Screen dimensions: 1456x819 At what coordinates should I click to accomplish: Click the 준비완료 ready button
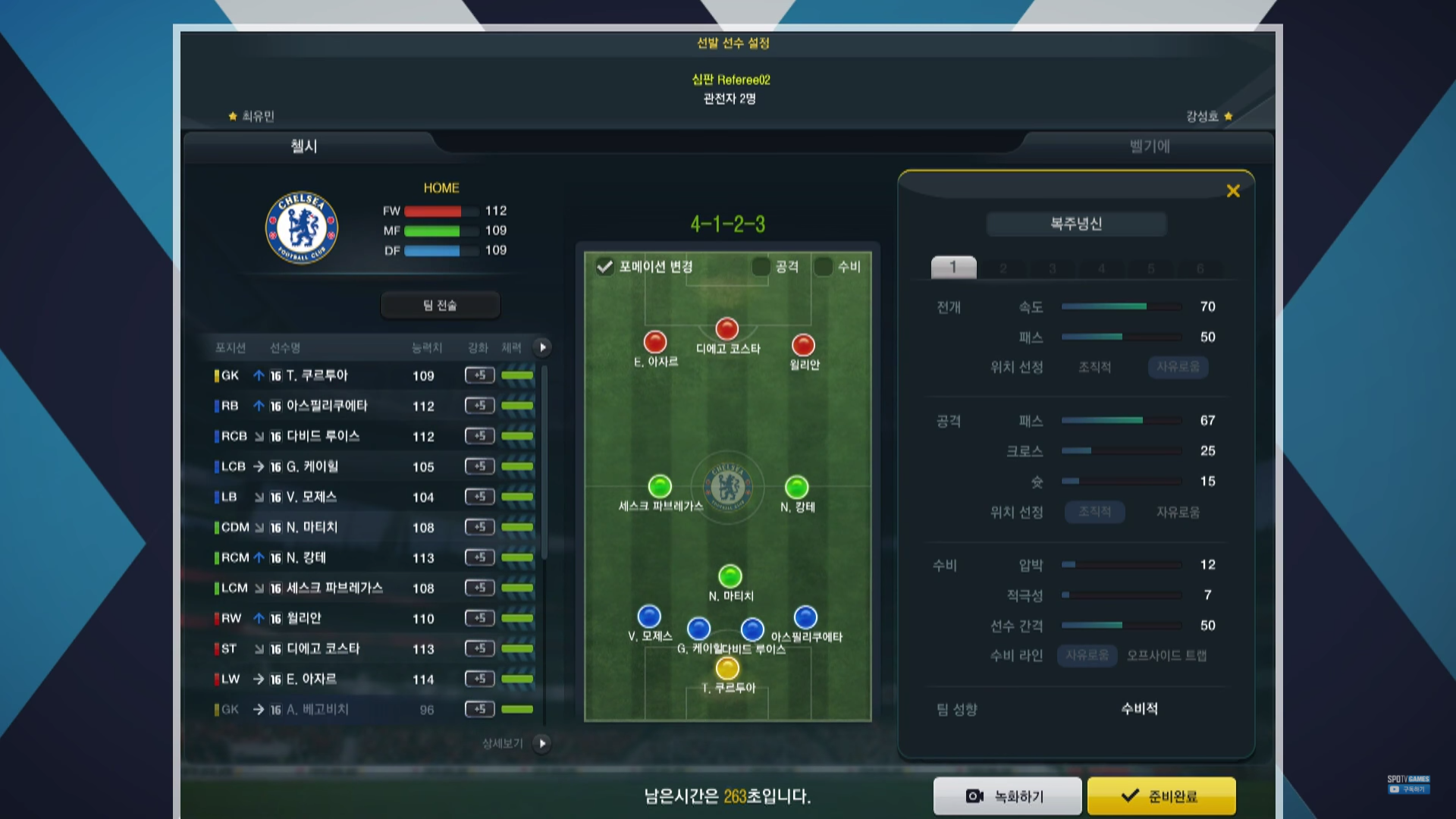pyautogui.click(x=1161, y=796)
